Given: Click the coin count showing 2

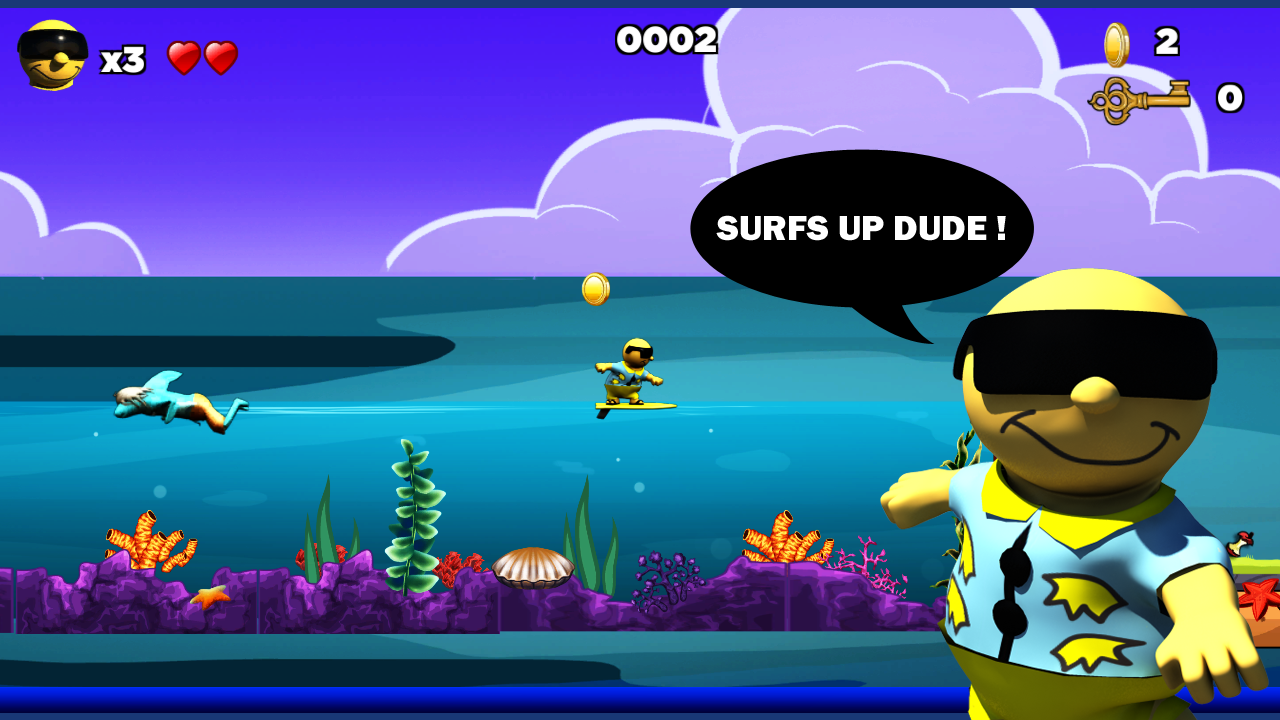Looking at the screenshot, I should [1163, 41].
